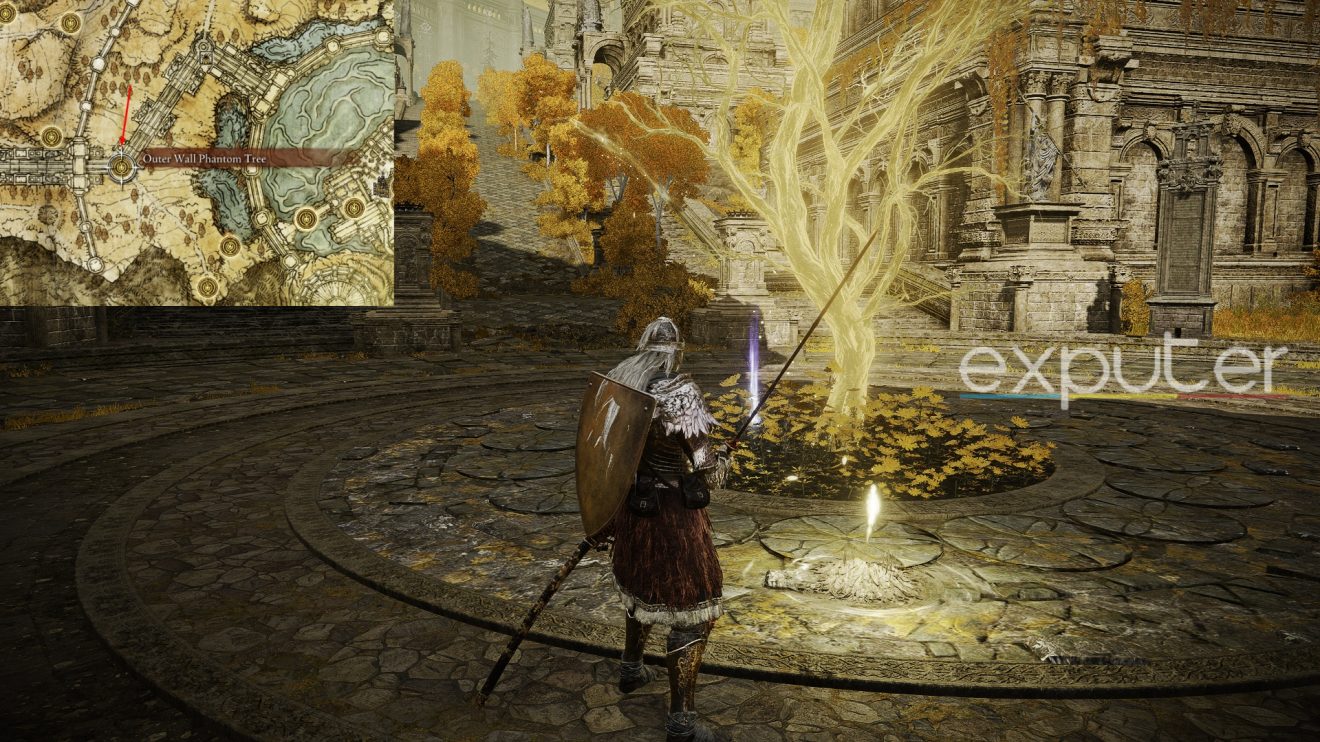Screen dimensions: 1320x742
Task: Click the Outer Wall Phantom Tree name banner
Action: pyautogui.click(x=202, y=159)
